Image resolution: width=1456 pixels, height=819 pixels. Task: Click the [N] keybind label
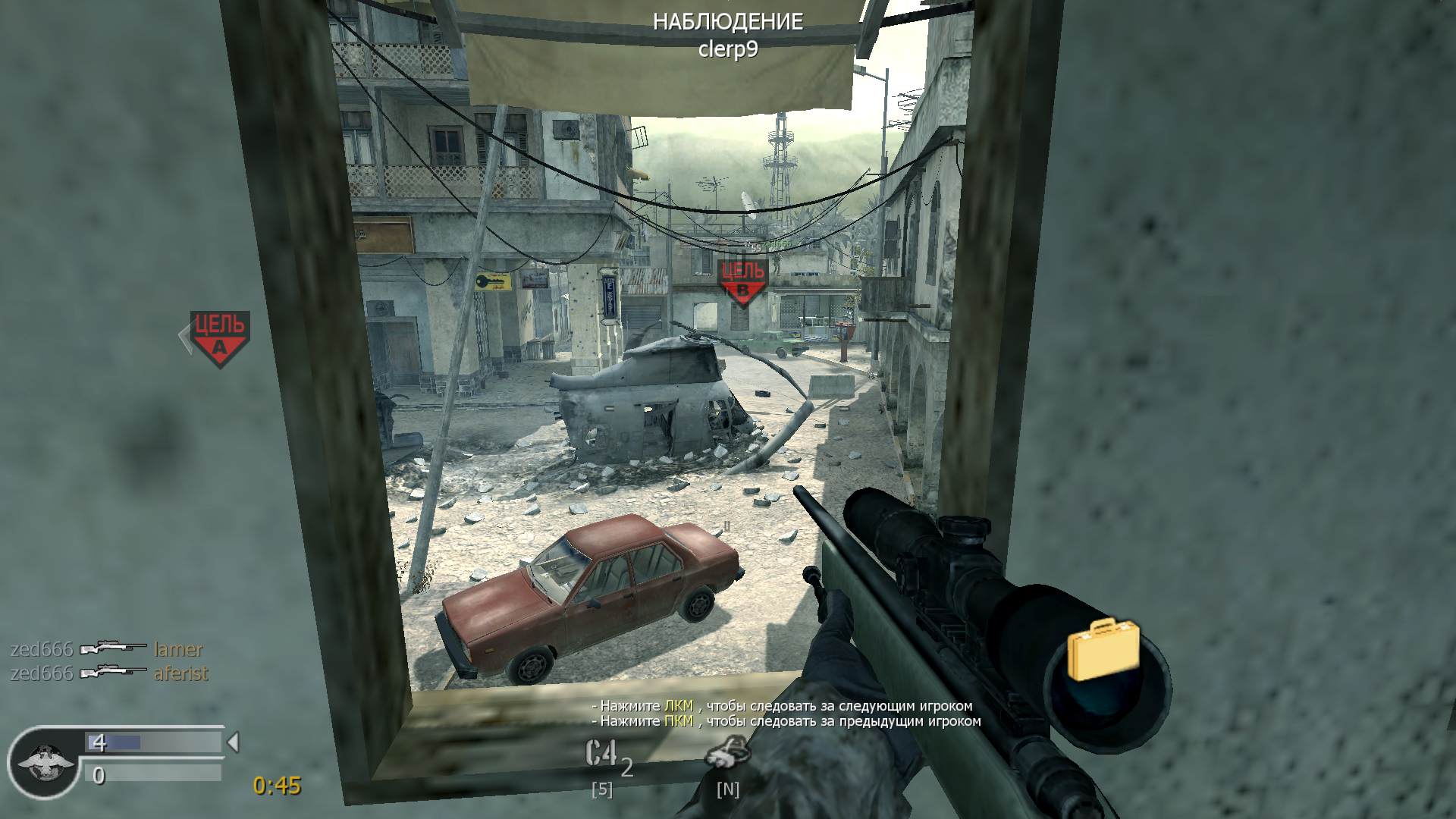click(x=726, y=791)
